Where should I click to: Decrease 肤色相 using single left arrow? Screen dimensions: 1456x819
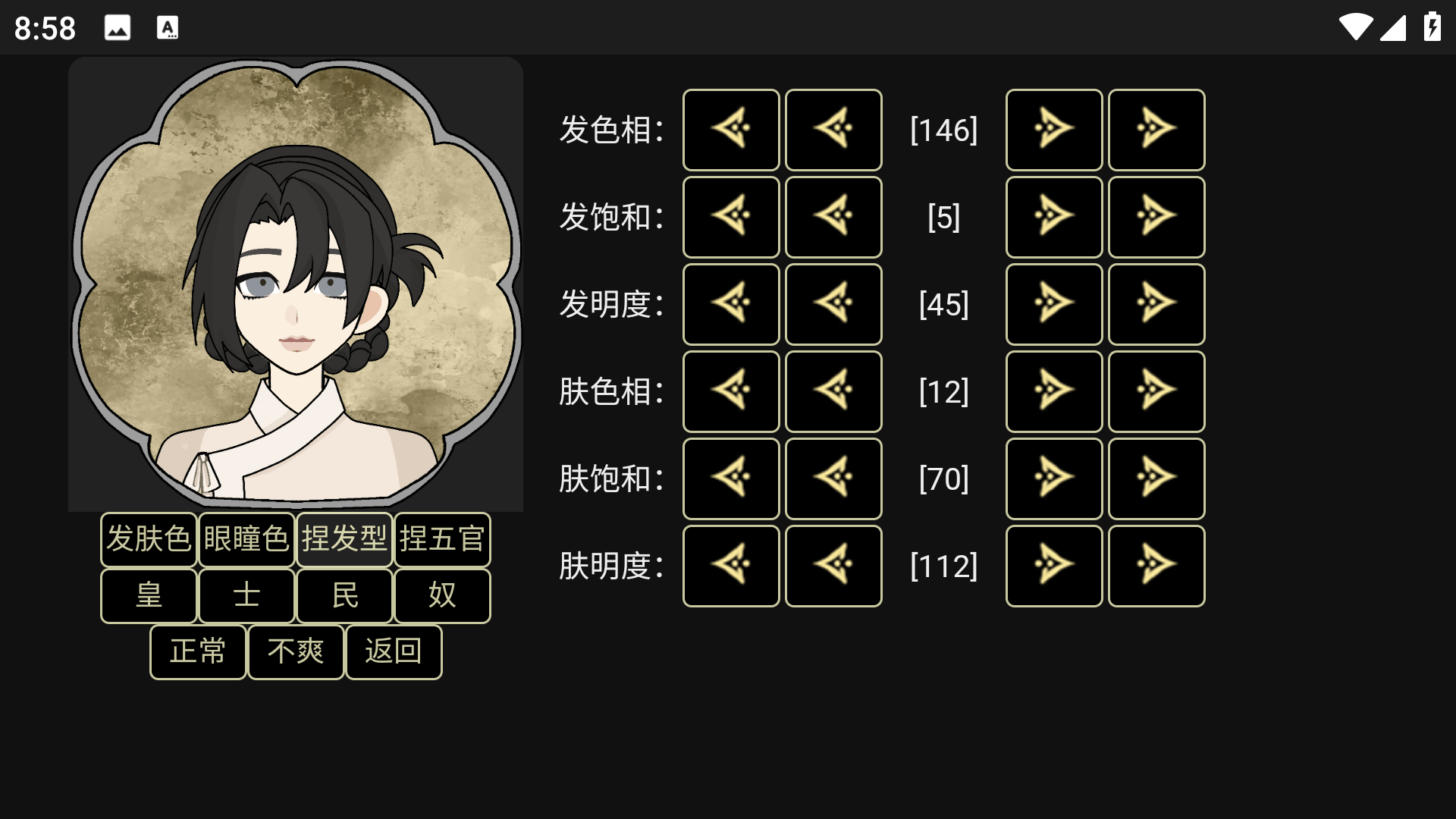pyautogui.click(x=833, y=392)
